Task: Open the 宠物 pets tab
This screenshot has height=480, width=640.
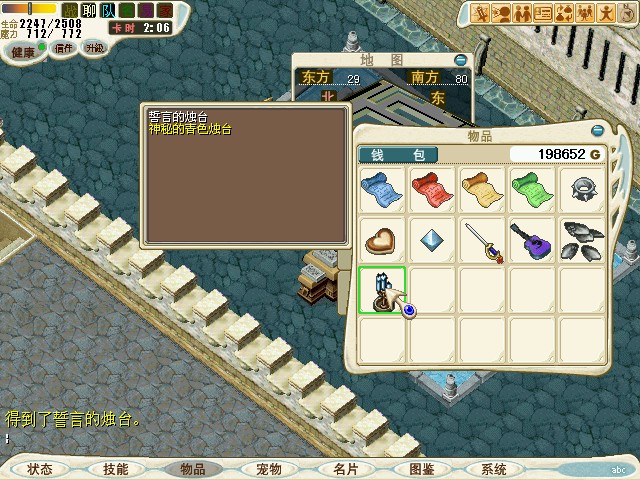Action: pyautogui.click(x=268, y=468)
